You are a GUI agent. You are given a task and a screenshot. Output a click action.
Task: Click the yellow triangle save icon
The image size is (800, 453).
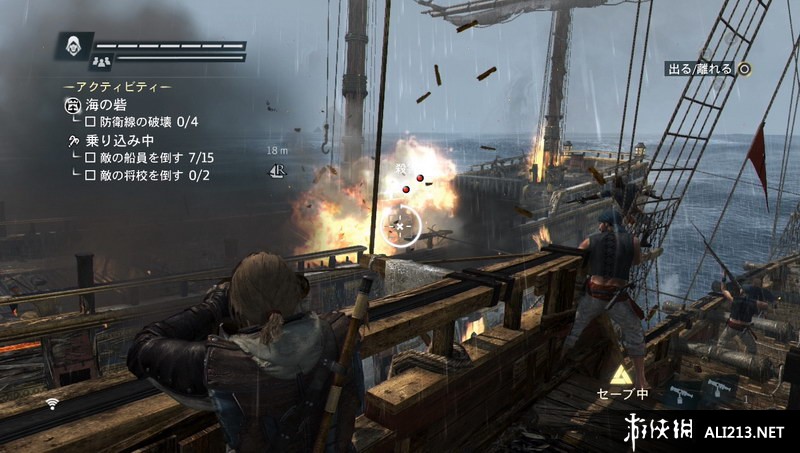tap(621, 374)
